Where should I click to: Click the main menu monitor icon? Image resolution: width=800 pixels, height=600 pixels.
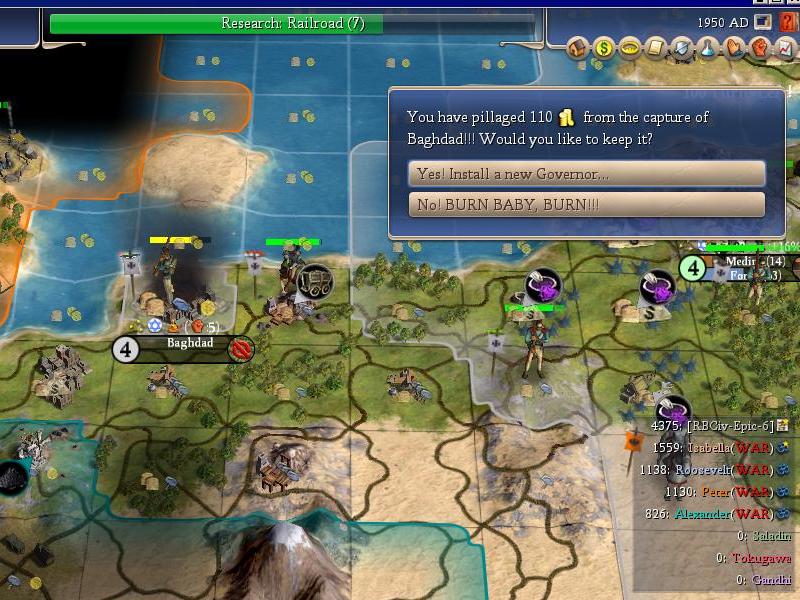pos(763,22)
